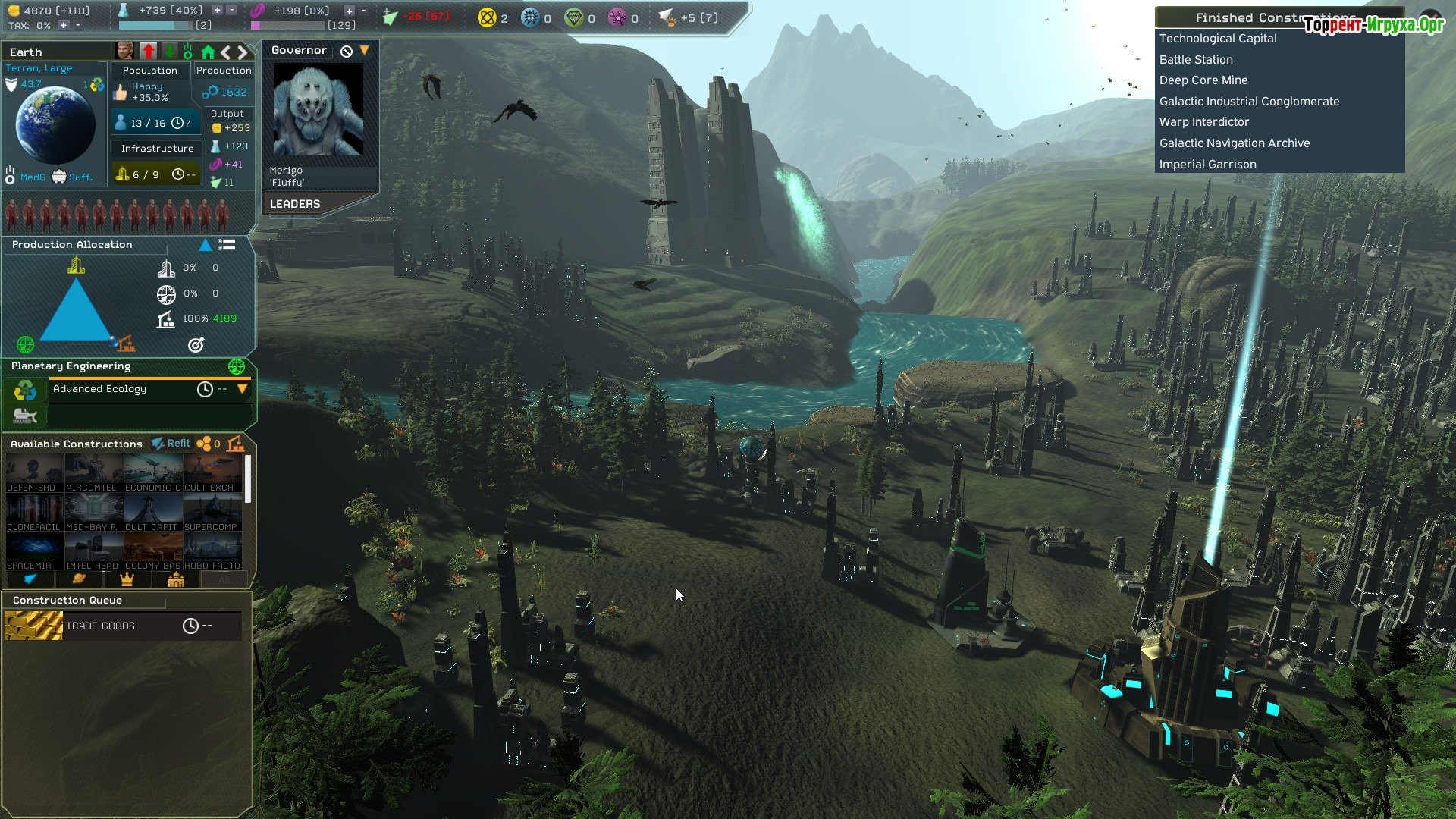Open Advanced Ecology project dropdown
Viewport: 1456px width, 819px height.
tap(243, 389)
